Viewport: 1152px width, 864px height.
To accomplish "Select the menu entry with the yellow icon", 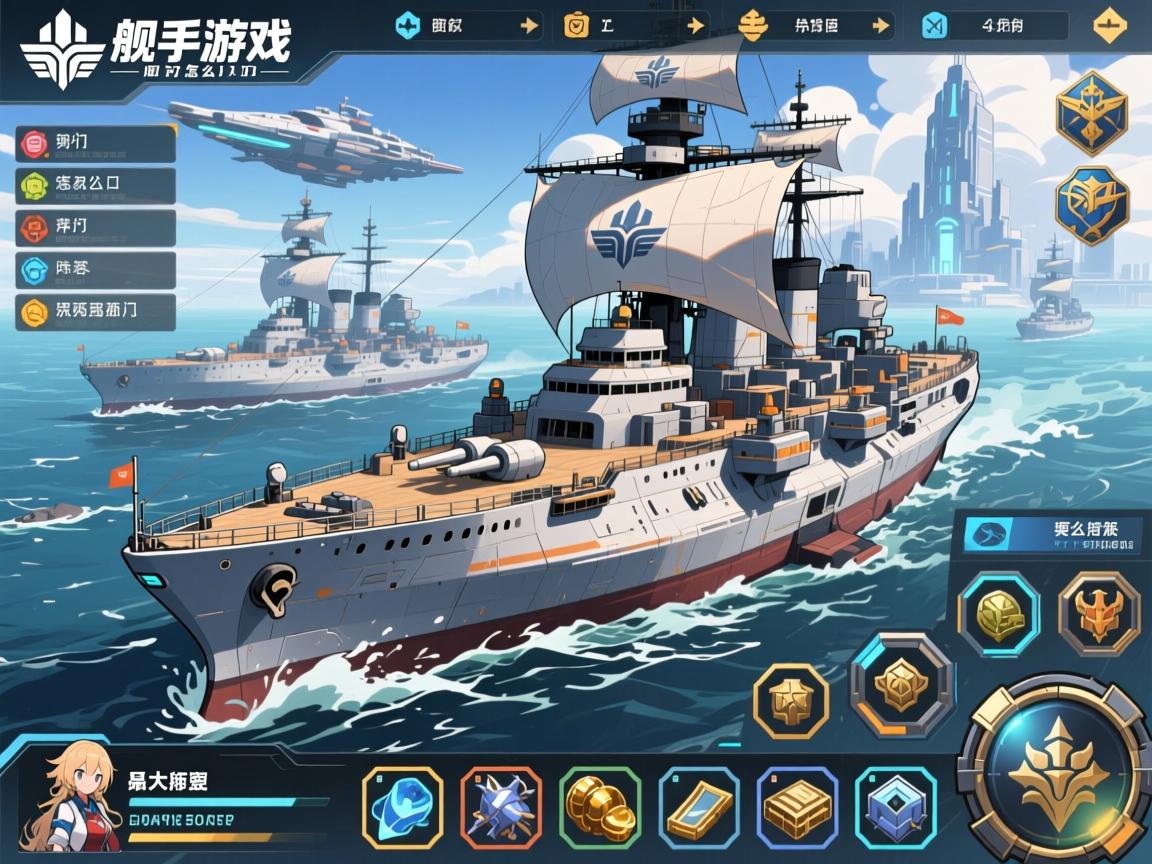I will tap(96, 312).
